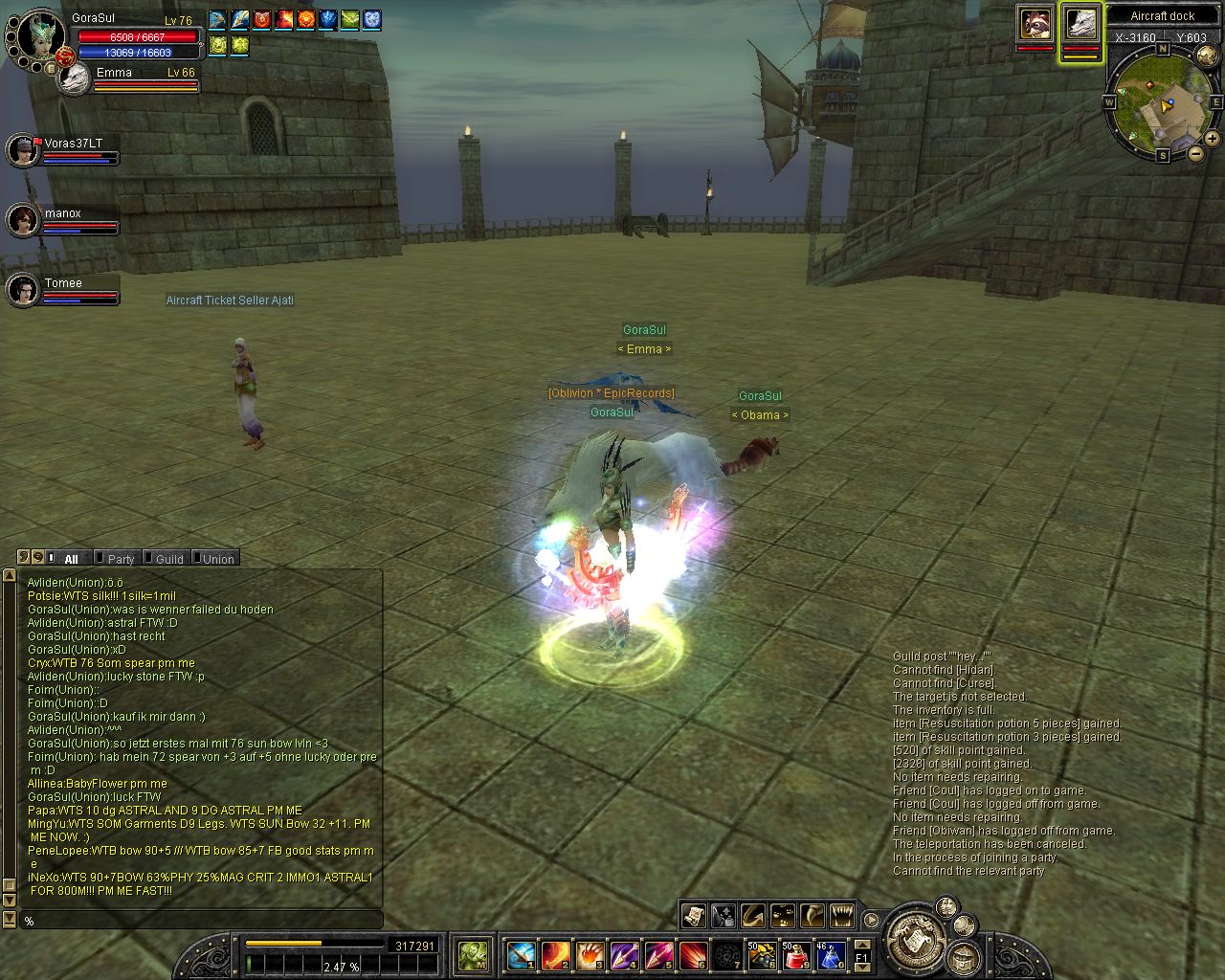Select party member Tomee

pos(23,290)
